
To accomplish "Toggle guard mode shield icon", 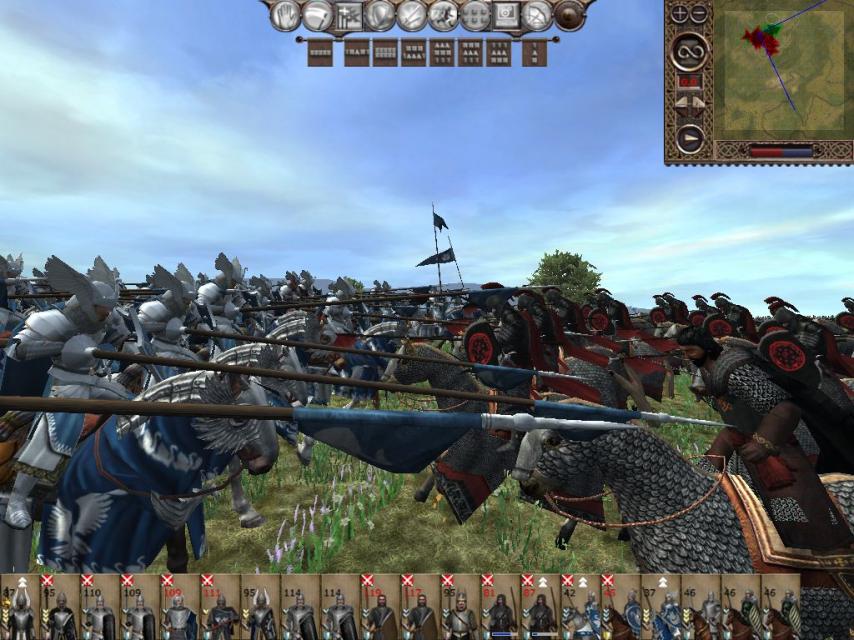I will 380,14.
